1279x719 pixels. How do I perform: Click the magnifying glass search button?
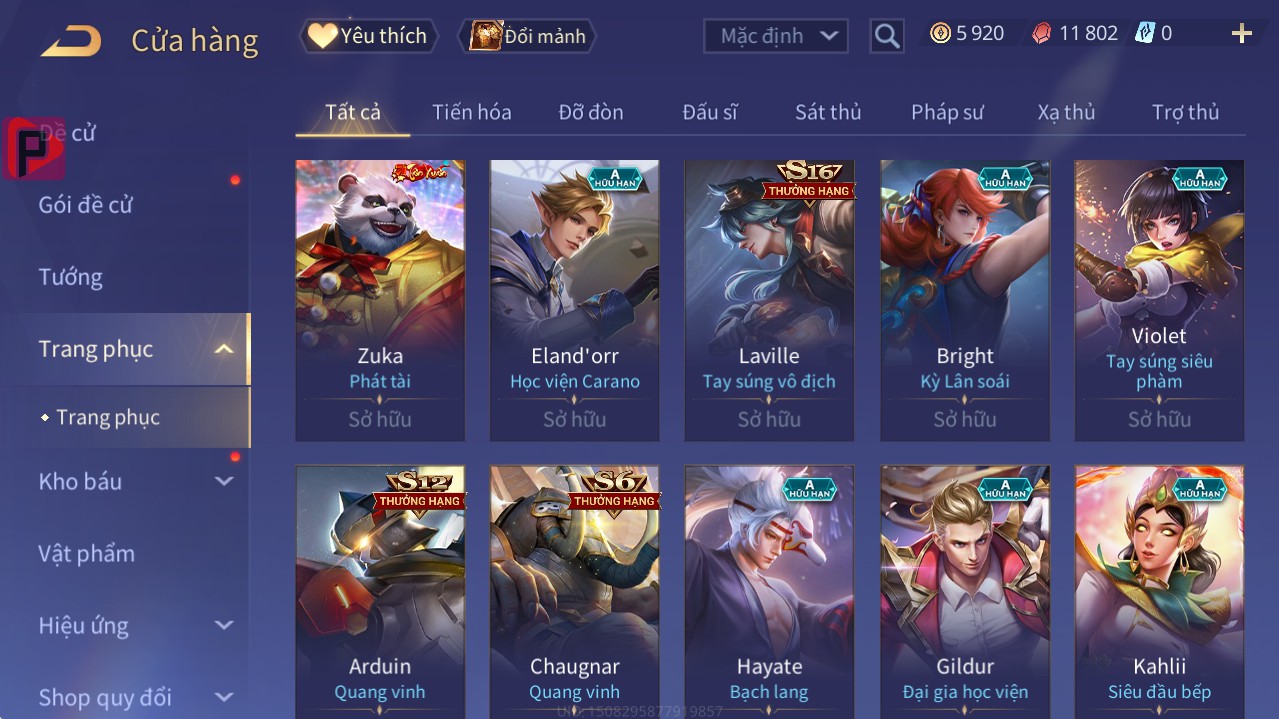[x=886, y=36]
